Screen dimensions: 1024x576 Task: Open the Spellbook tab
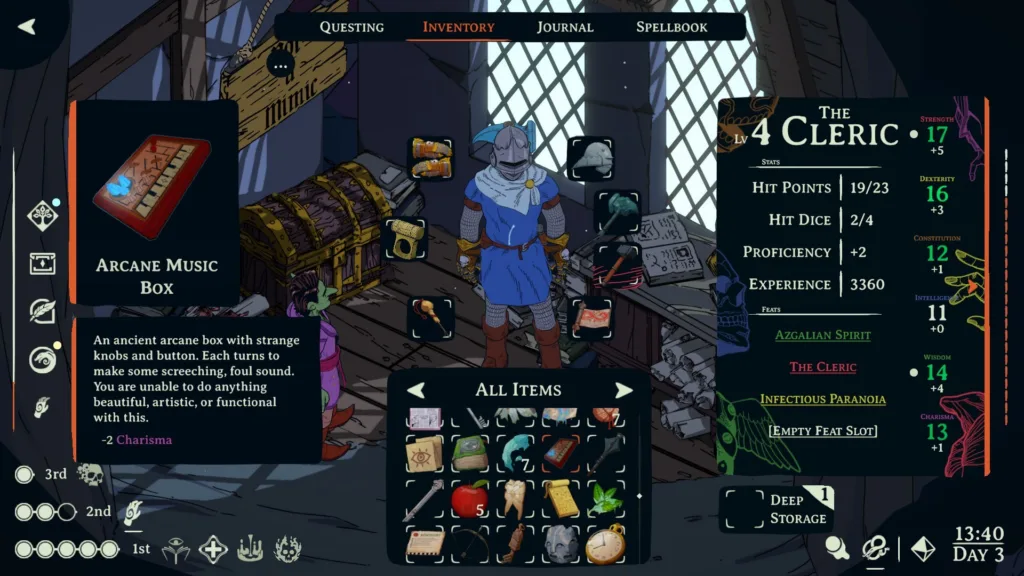tap(671, 27)
